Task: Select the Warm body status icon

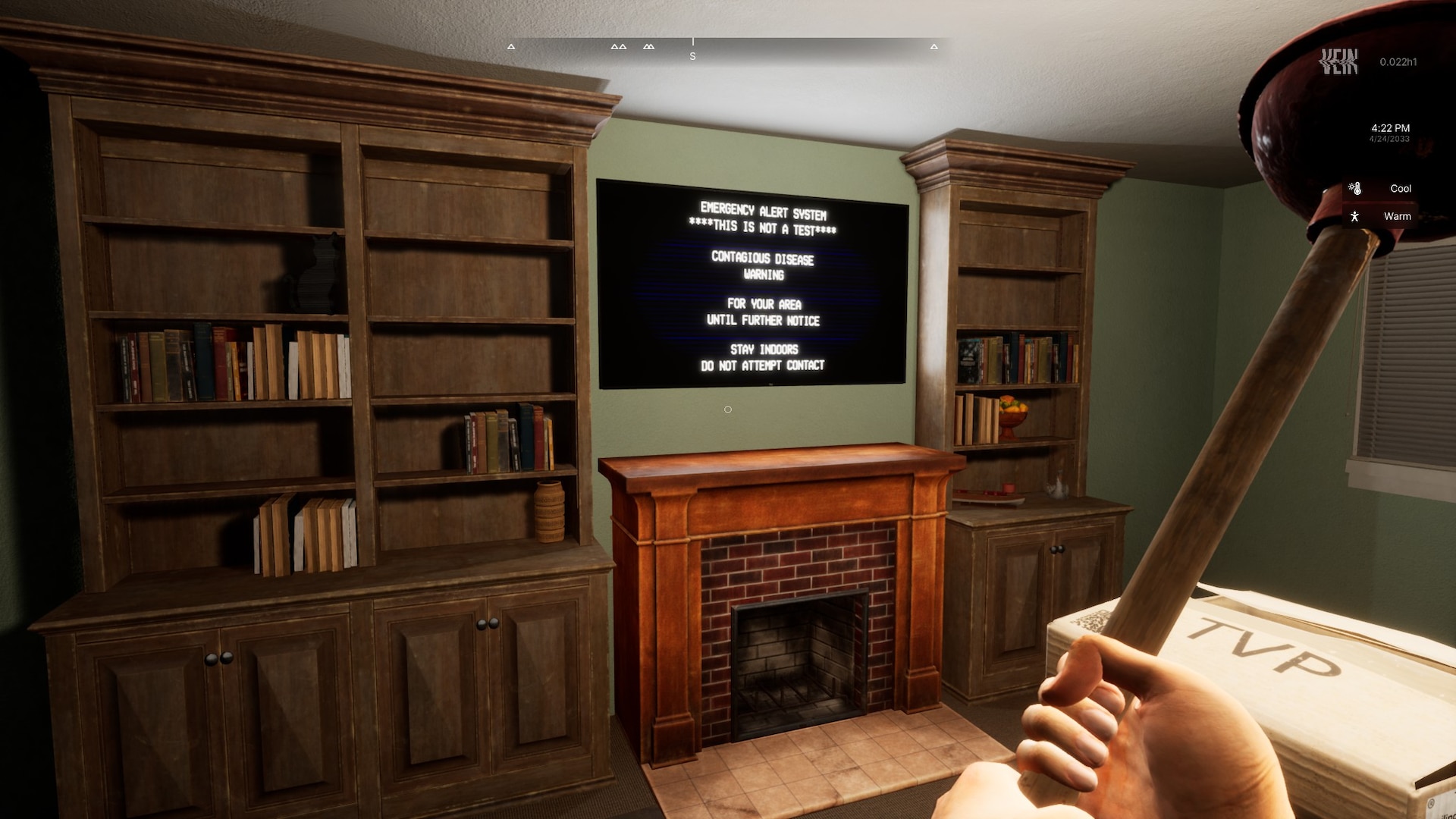Action: pos(1354,217)
